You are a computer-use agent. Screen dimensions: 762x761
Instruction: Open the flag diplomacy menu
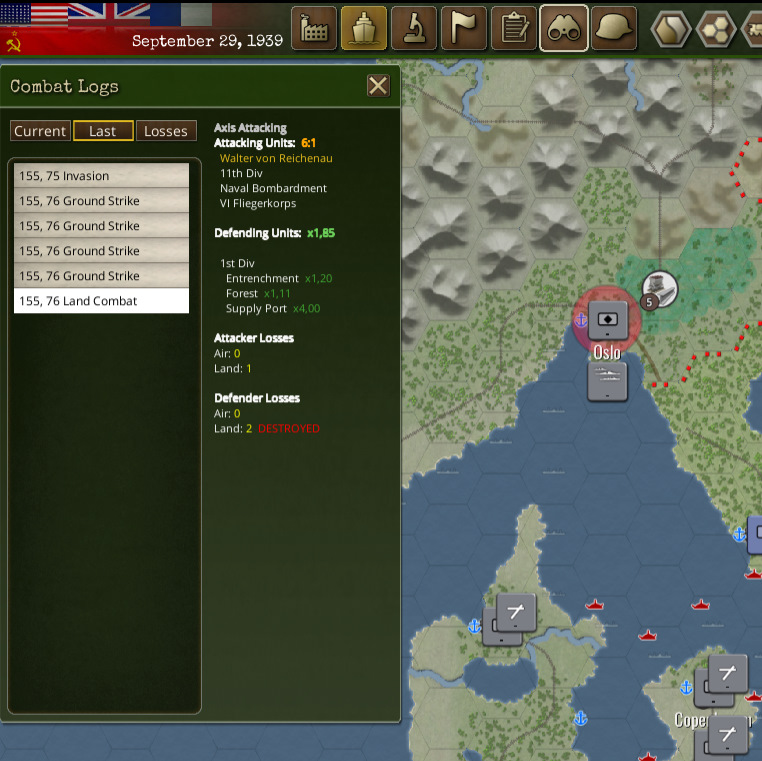tap(464, 28)
